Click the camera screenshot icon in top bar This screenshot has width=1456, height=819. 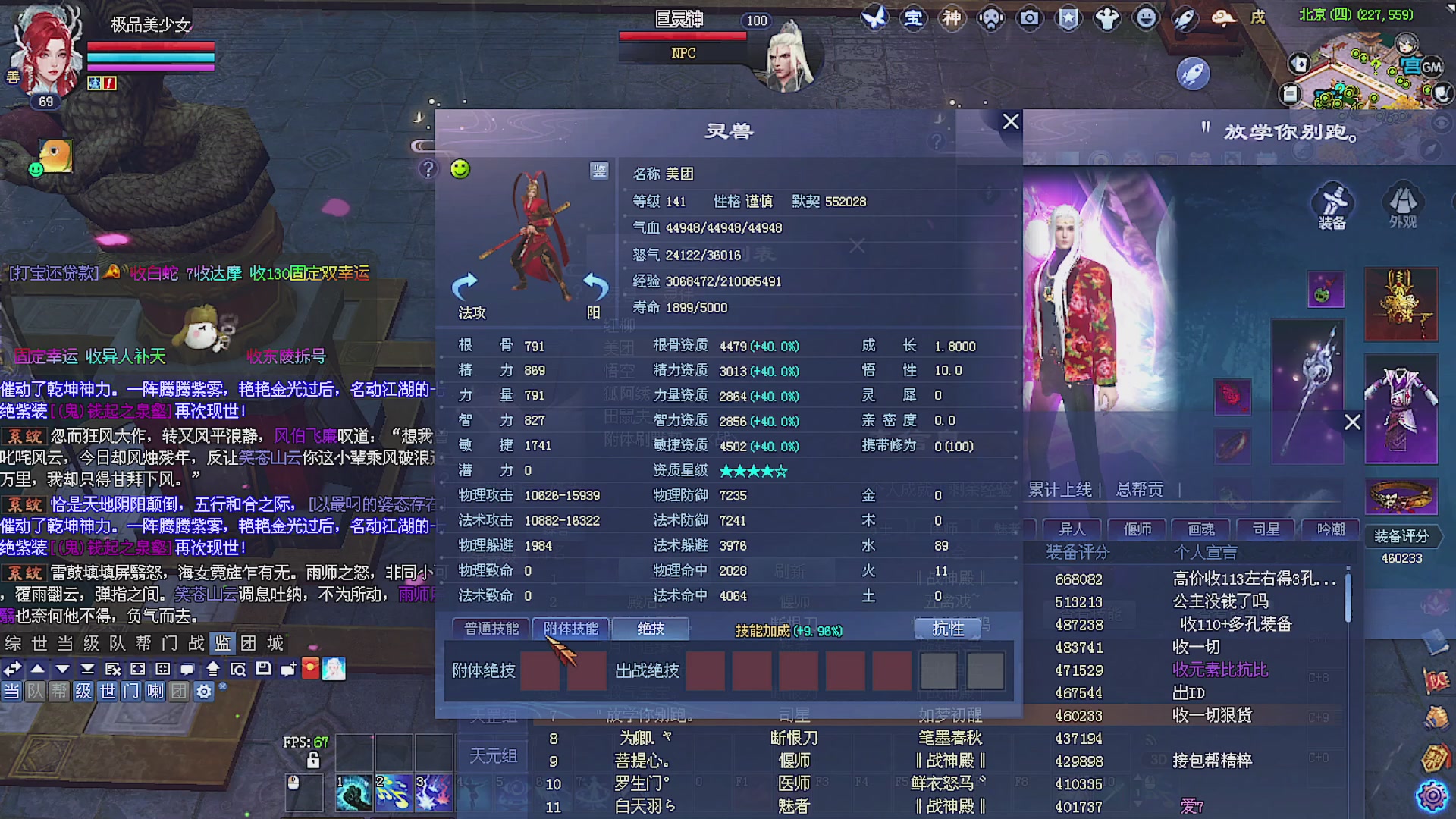[x=1029, y=18]
